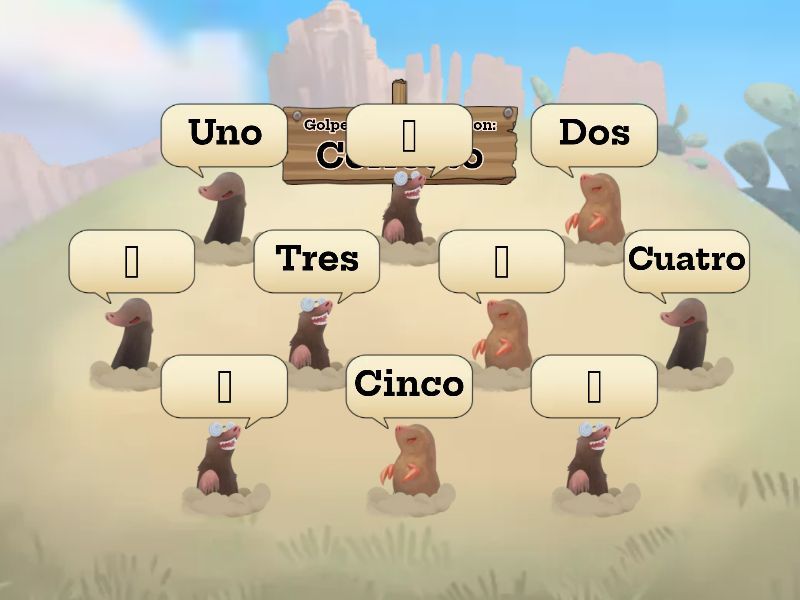
Task: Pick the Cinco speech bubble
Action: [408, 384]
